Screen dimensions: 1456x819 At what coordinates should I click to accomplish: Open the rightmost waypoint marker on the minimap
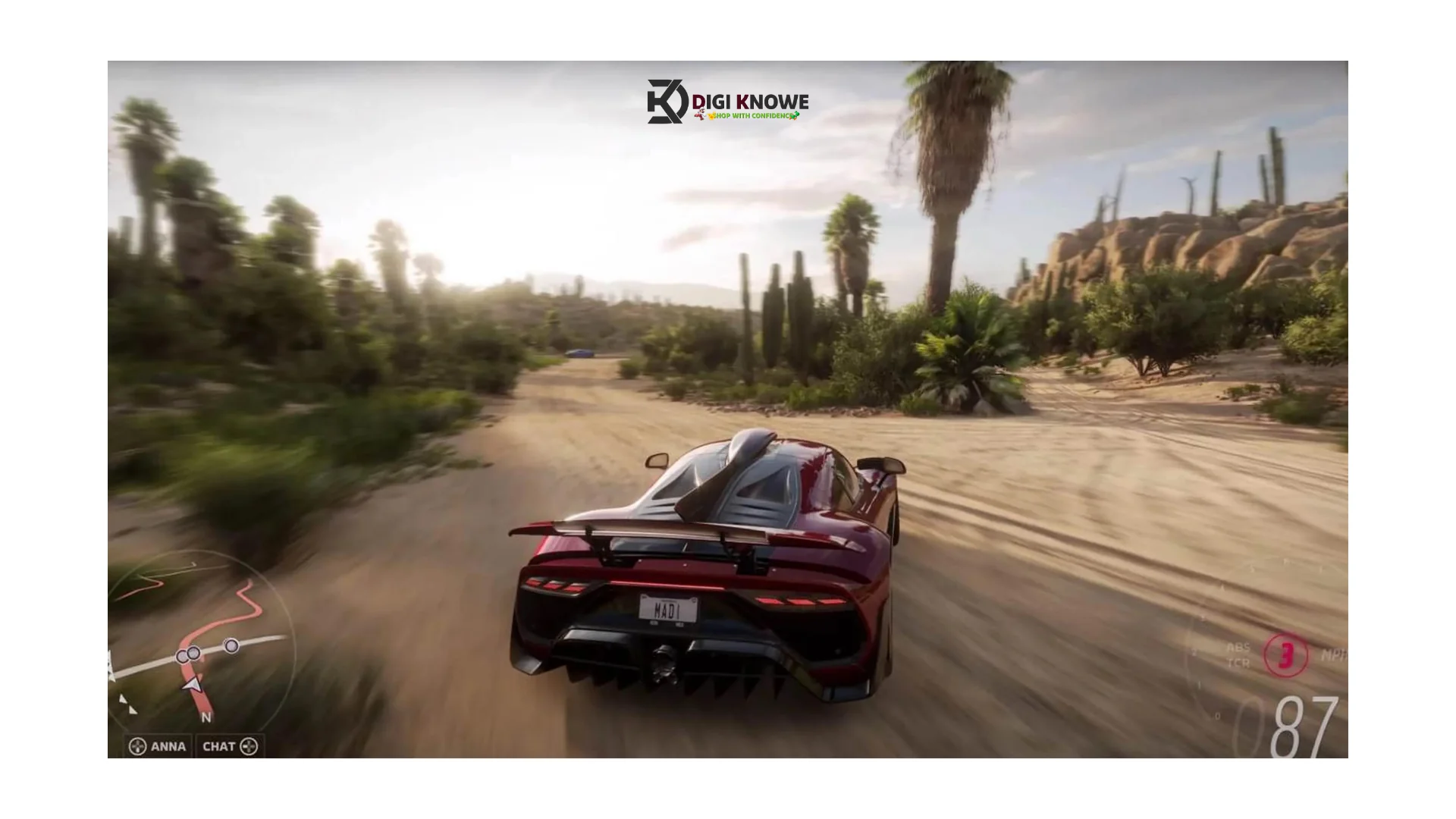231,645
